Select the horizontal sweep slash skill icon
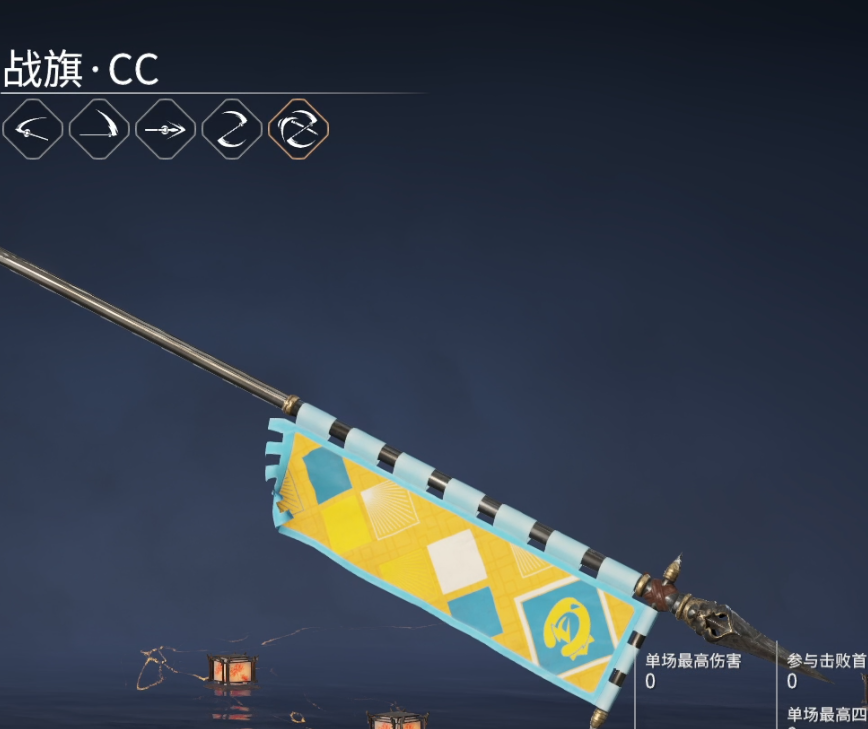 pos(33,129)
